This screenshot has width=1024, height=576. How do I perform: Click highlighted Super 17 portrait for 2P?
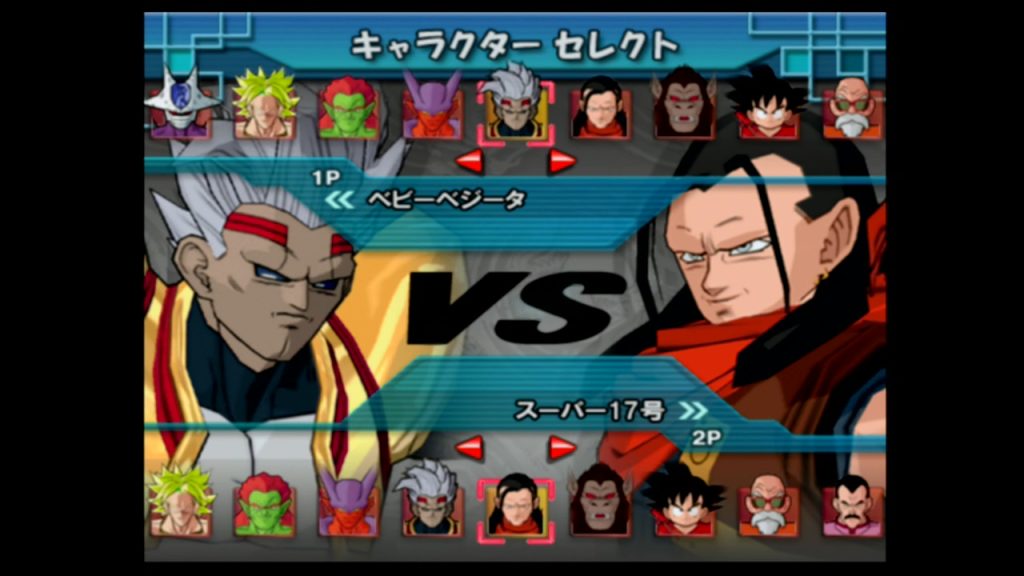[x=516, y=508]
